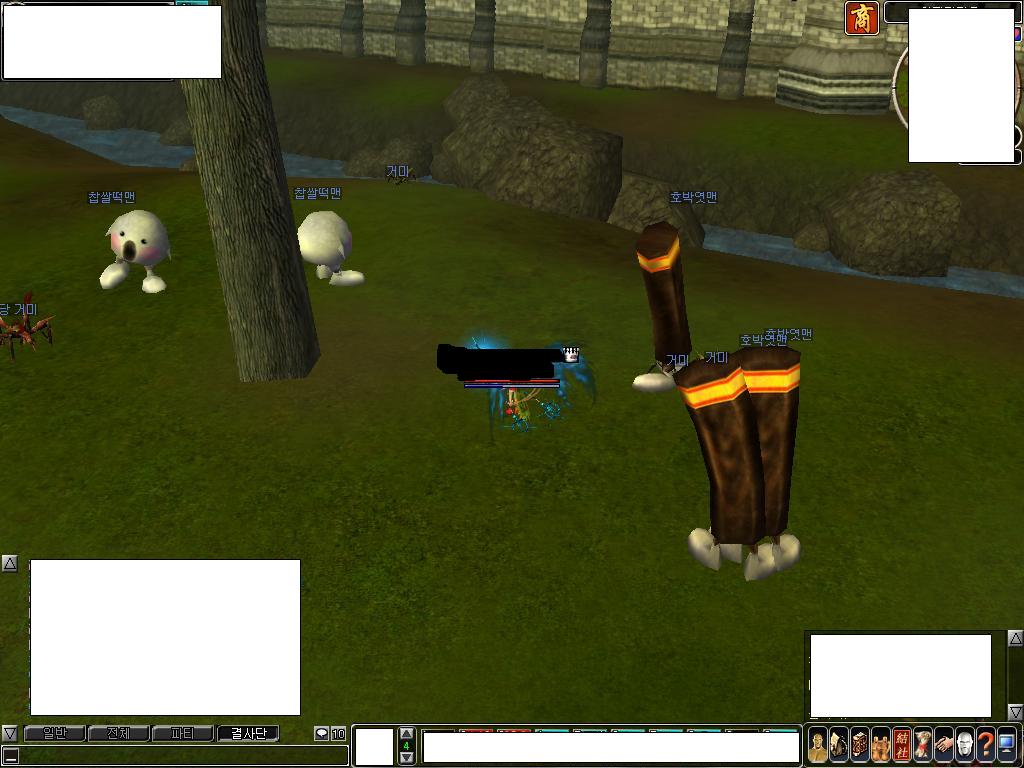The height and width of the screenshot is (768, 1024).
Task: Switch to the 일반 chat tab
Action: tap(54, 734)
